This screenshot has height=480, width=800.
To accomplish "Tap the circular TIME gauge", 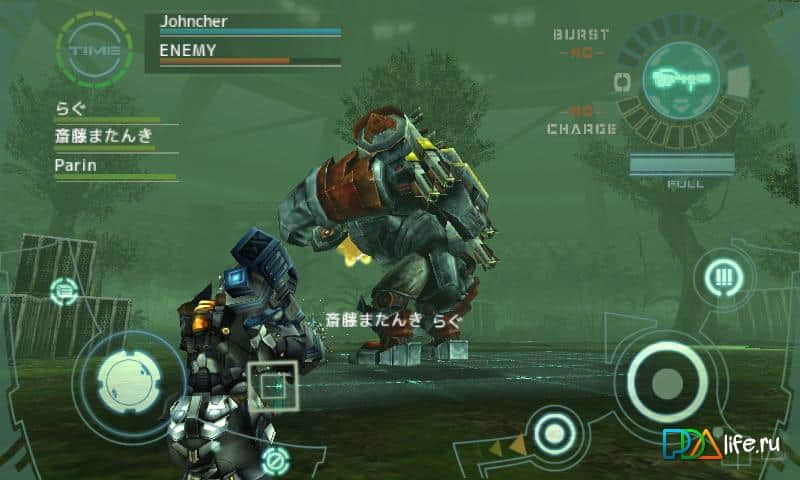I will click(x=94, y=48).
